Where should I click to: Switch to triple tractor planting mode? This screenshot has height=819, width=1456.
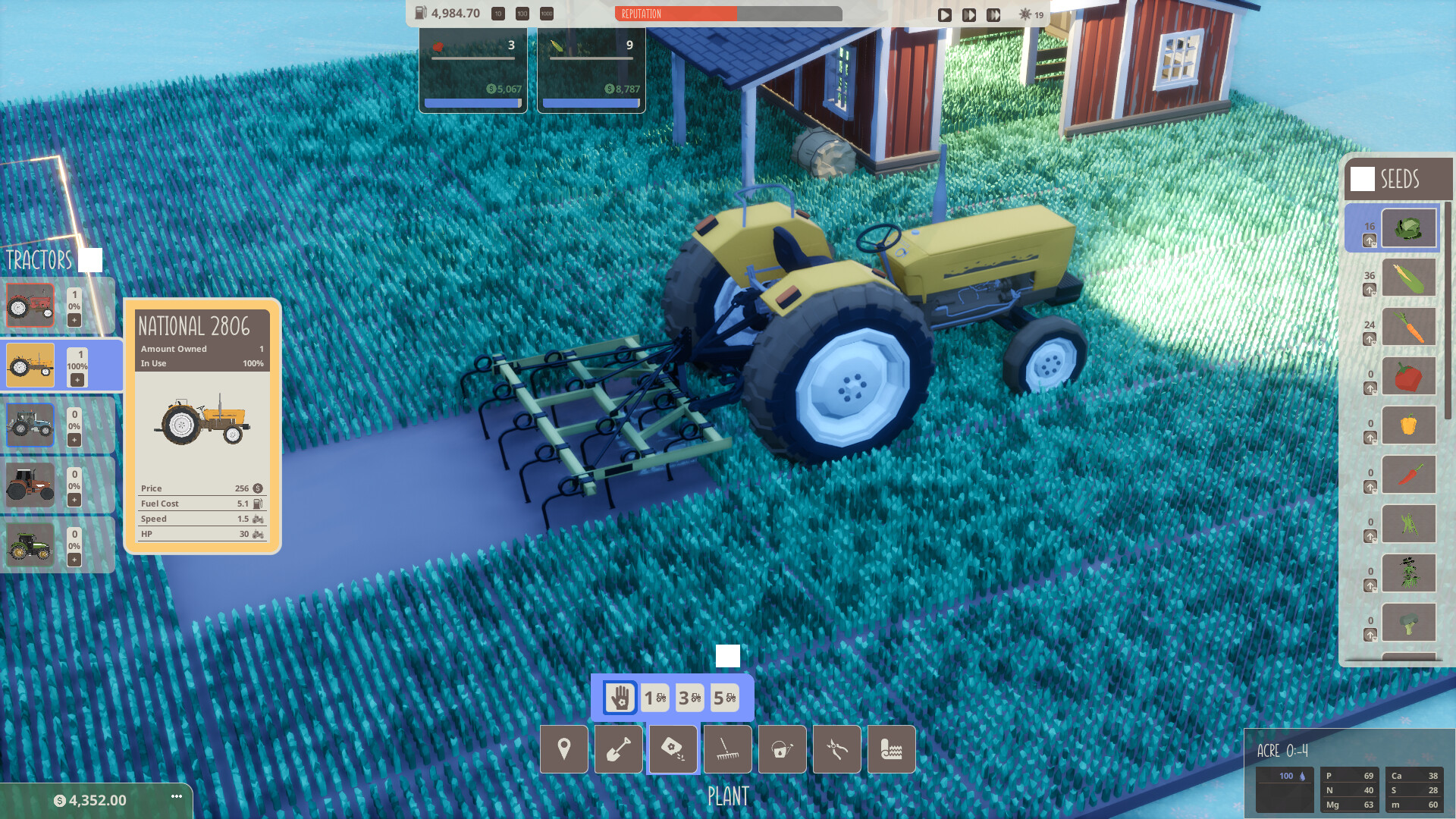[689, 698]
